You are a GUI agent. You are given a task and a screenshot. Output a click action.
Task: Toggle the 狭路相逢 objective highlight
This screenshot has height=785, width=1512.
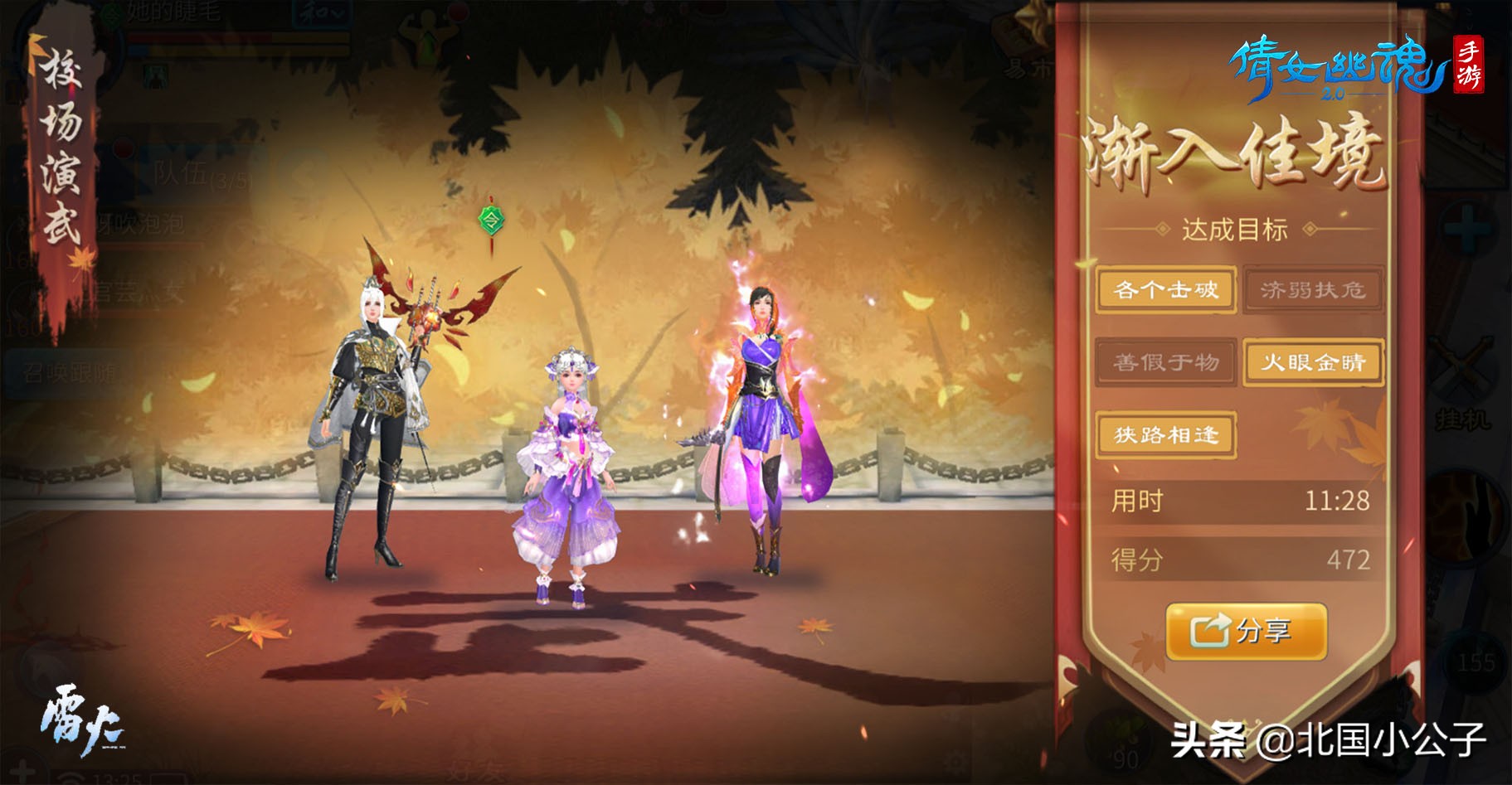[1164, 434]
